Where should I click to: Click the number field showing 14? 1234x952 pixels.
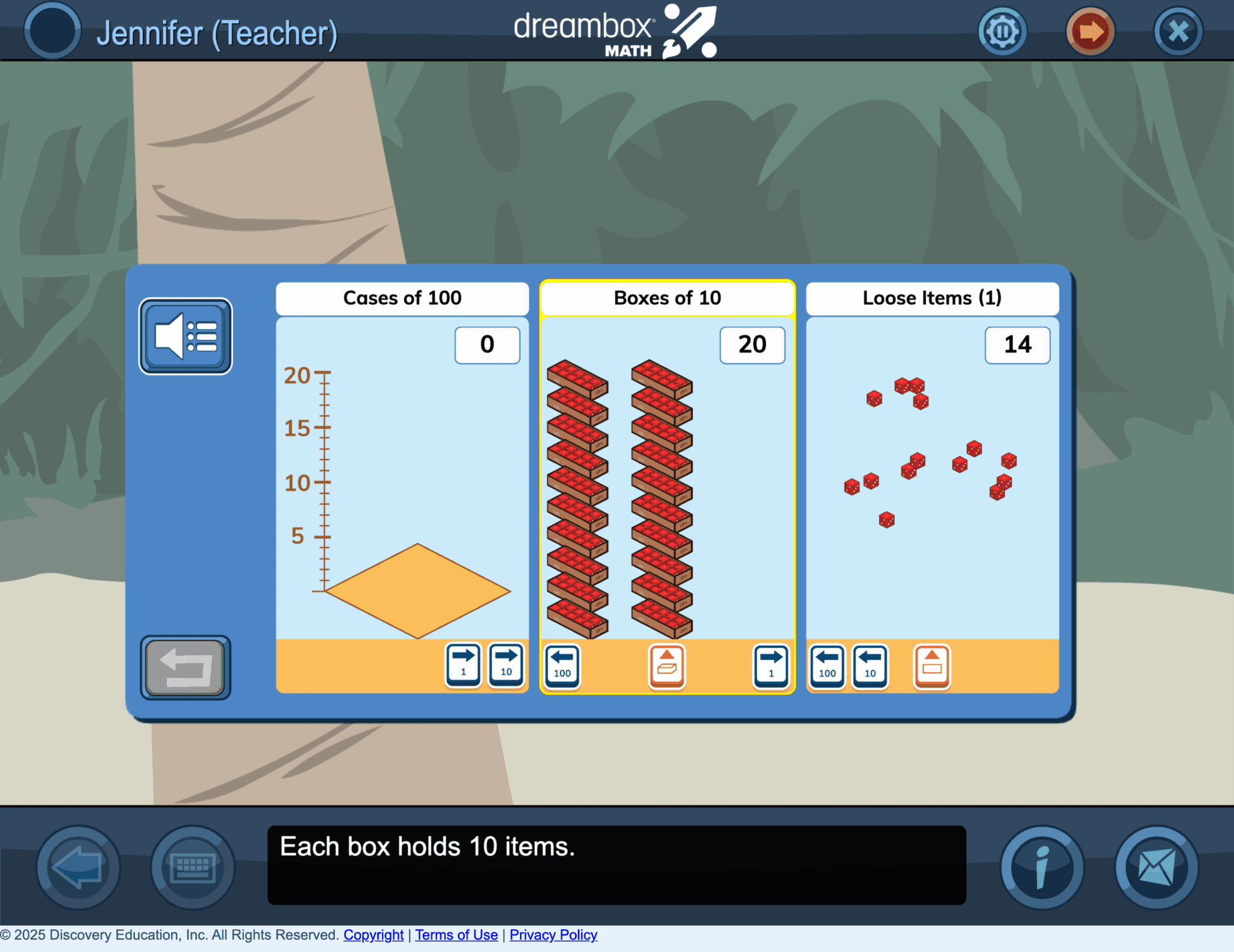(x=1017, y=345)
